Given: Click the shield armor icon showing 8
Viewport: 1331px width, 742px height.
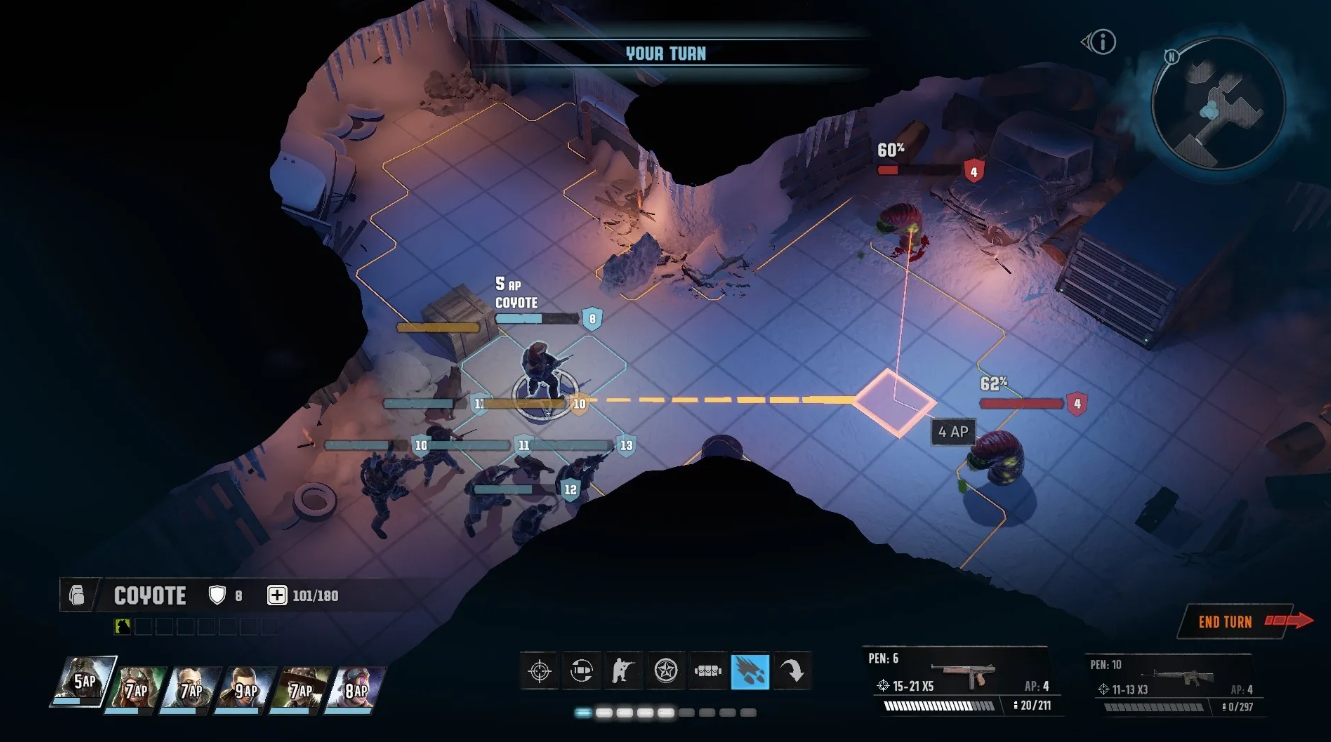Looking at the screenshot, I should 216,594.
